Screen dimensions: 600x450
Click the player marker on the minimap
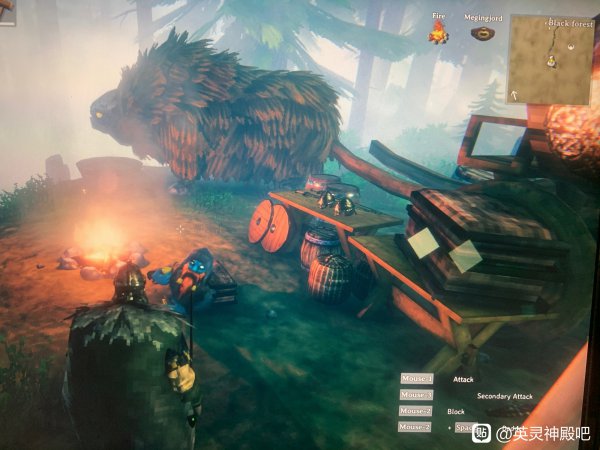pos(551,62)
